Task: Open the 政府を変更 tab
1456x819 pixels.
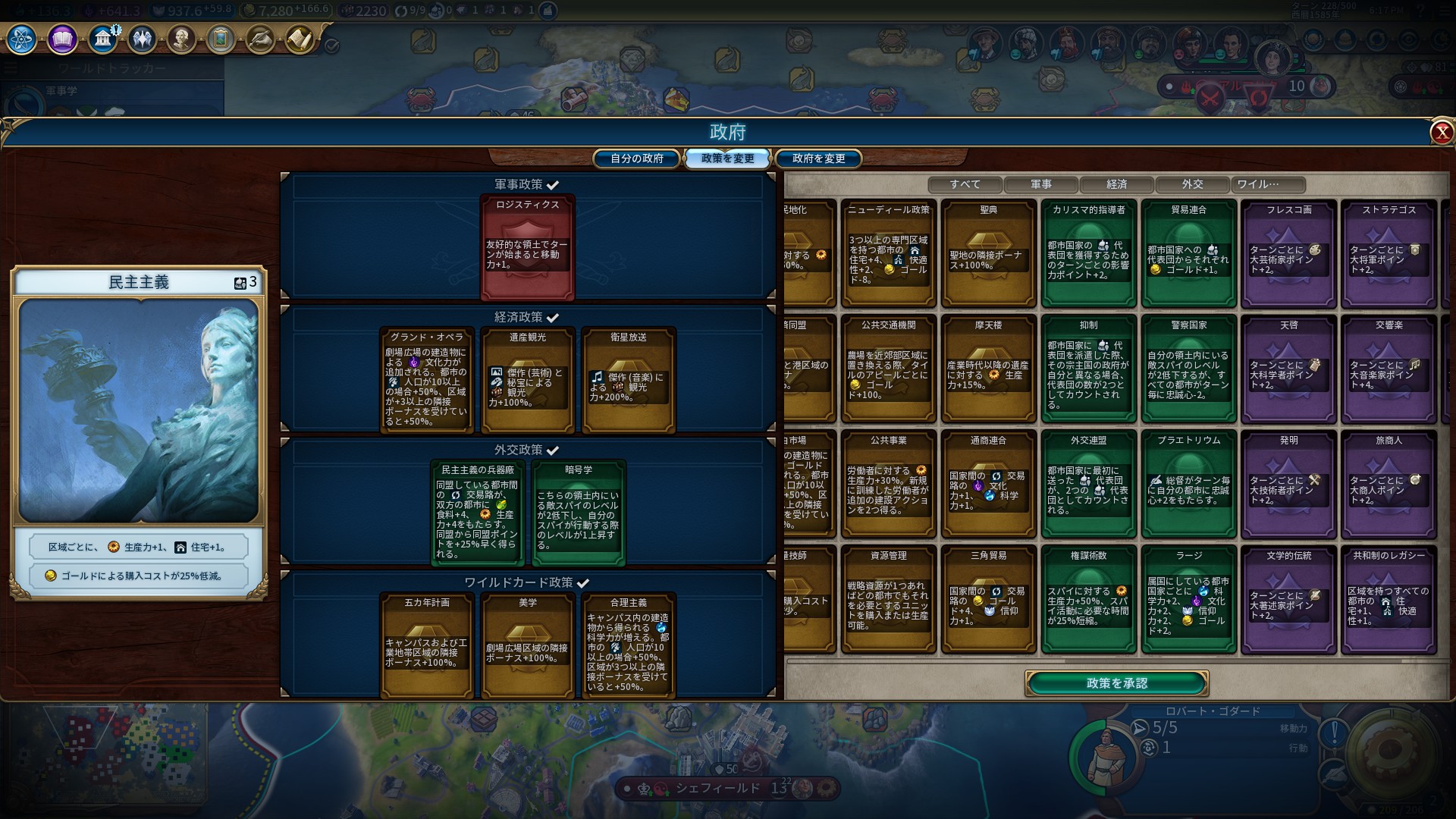Action: click(818, 158)
